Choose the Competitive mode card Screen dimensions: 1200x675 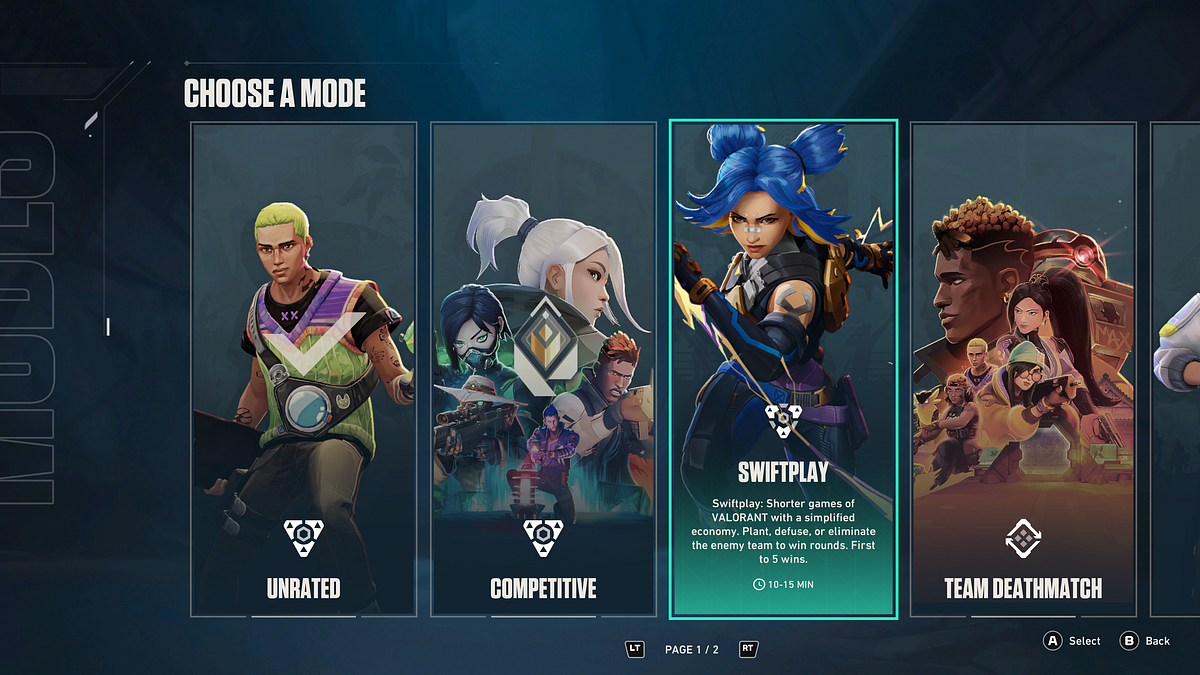point(543,370)
